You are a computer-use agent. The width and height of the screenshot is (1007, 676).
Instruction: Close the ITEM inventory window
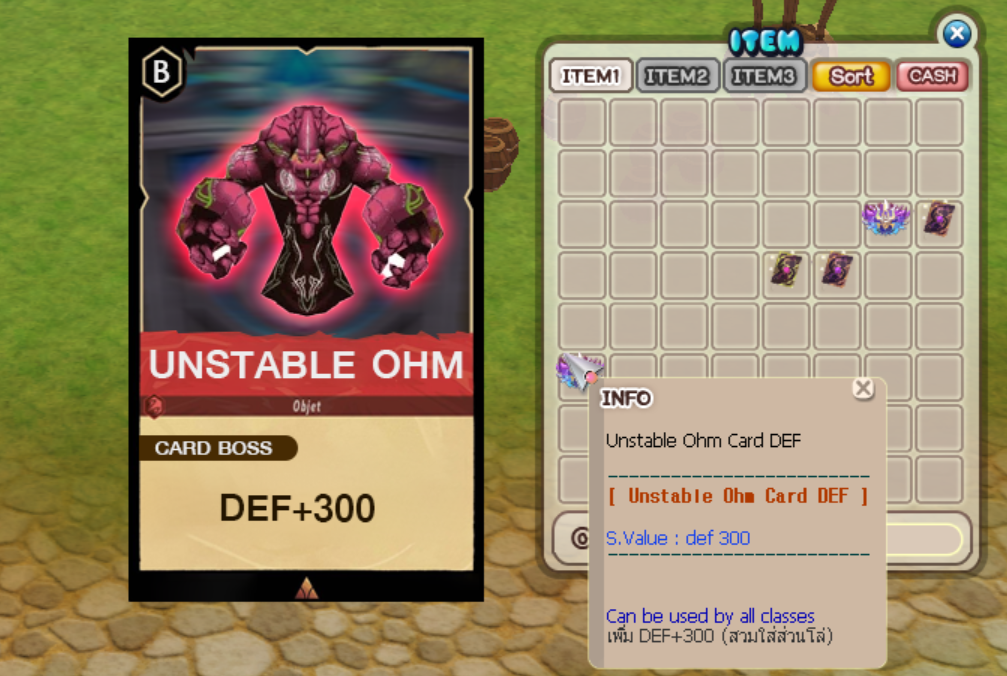957,34
